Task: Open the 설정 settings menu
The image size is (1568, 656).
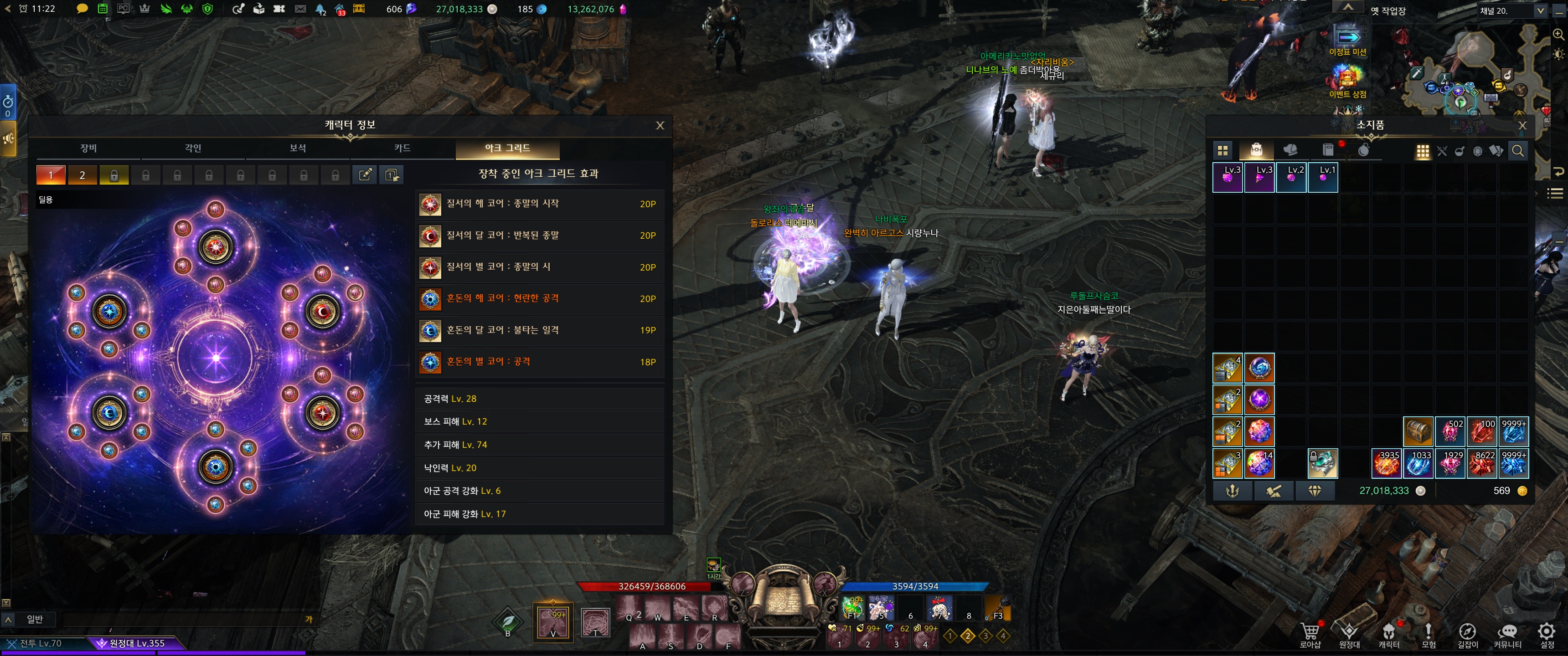Action: (x=1547, y=635)
